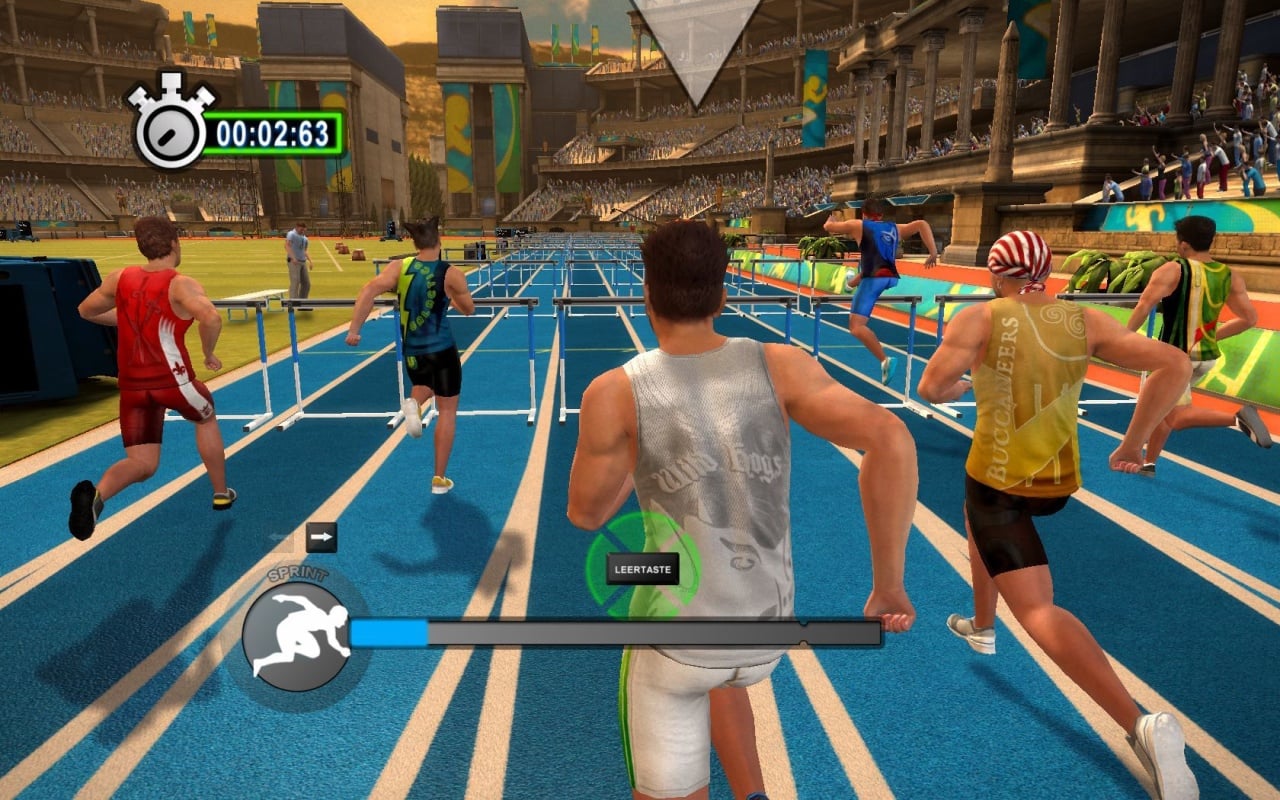Click the stopwatch icon beside the timer

point(169,124)
